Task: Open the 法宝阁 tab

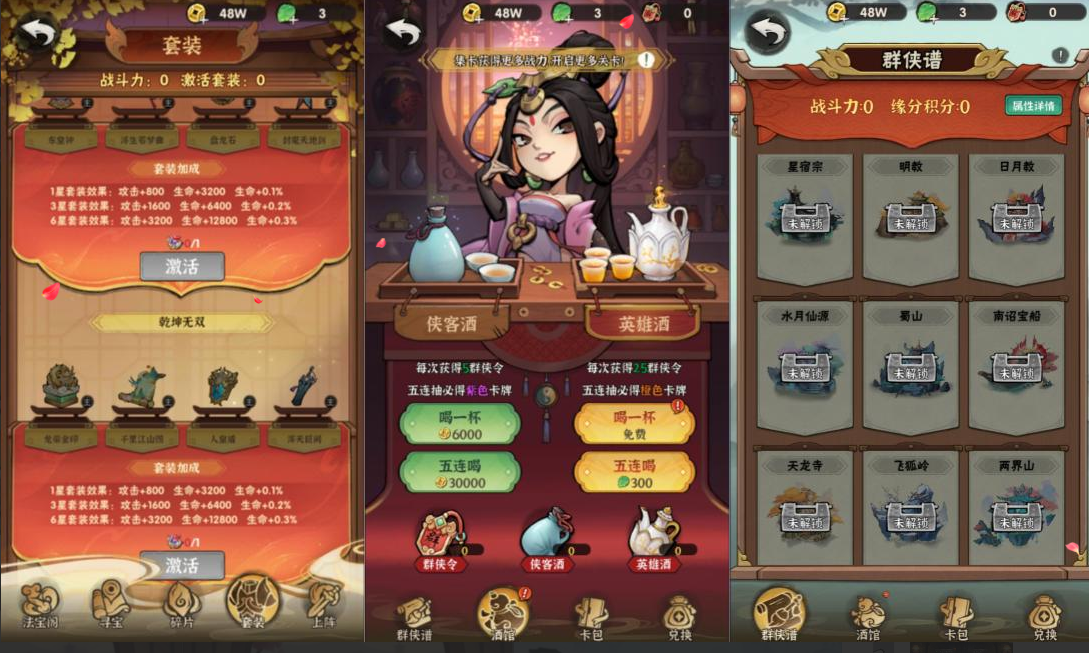Action: point(41,604)
